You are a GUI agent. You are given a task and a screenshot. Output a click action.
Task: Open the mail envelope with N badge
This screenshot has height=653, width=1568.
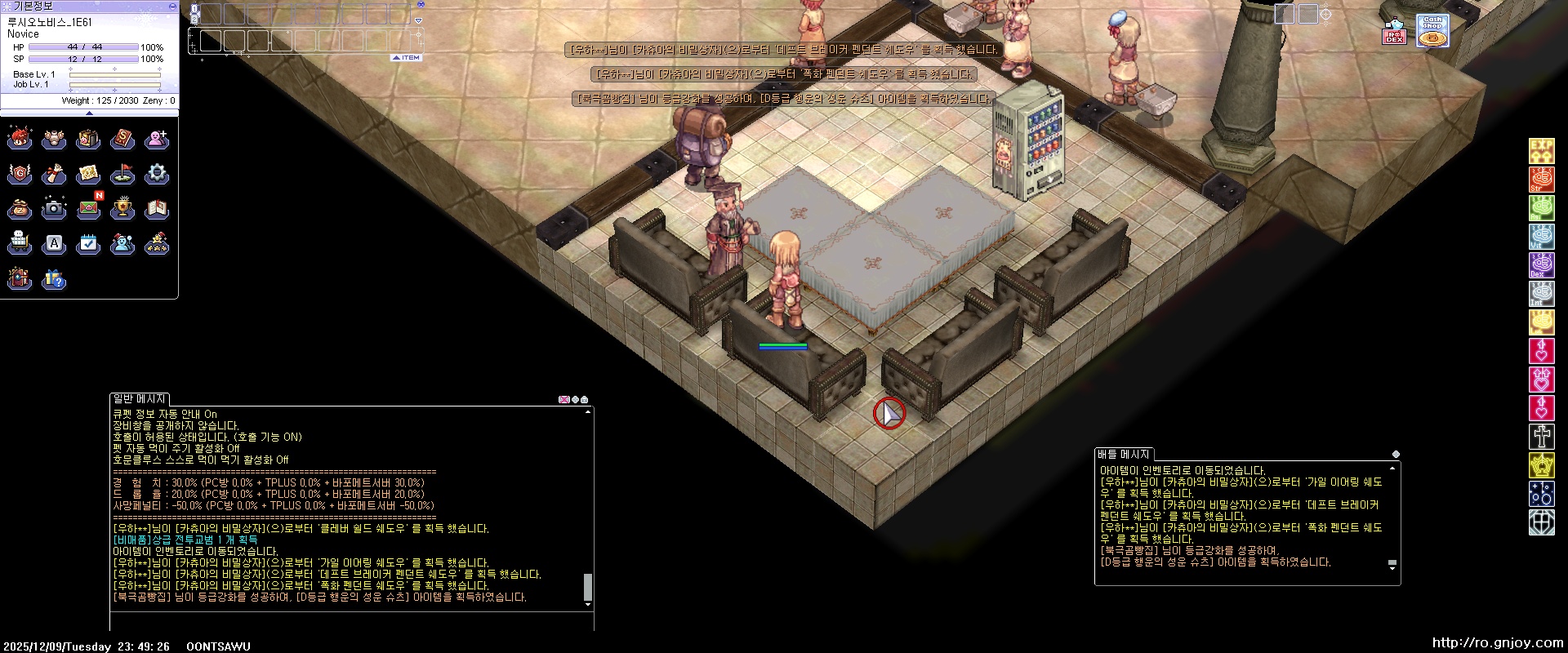[x=88, y=209]
